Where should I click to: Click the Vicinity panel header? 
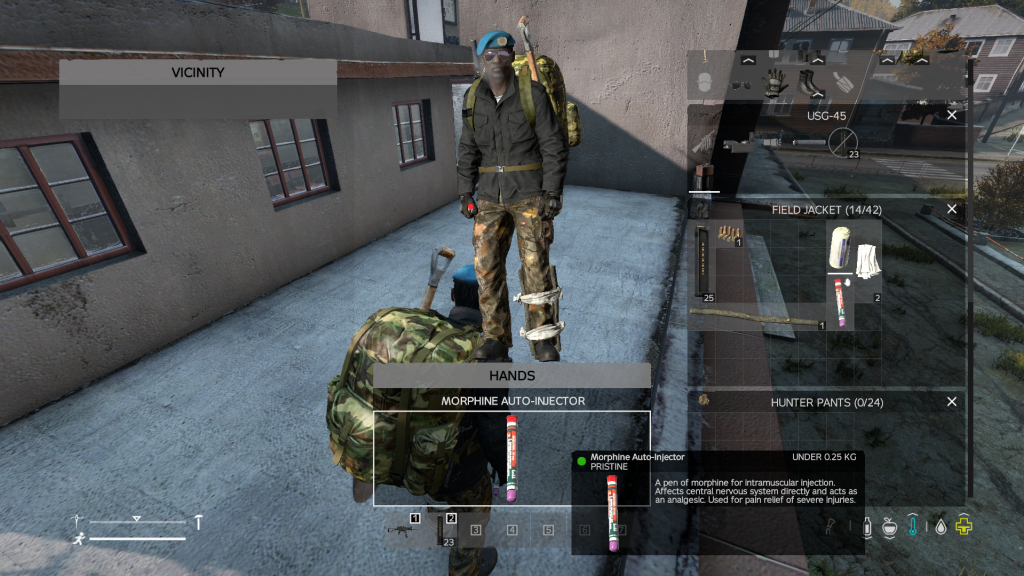tap(198, 72)
